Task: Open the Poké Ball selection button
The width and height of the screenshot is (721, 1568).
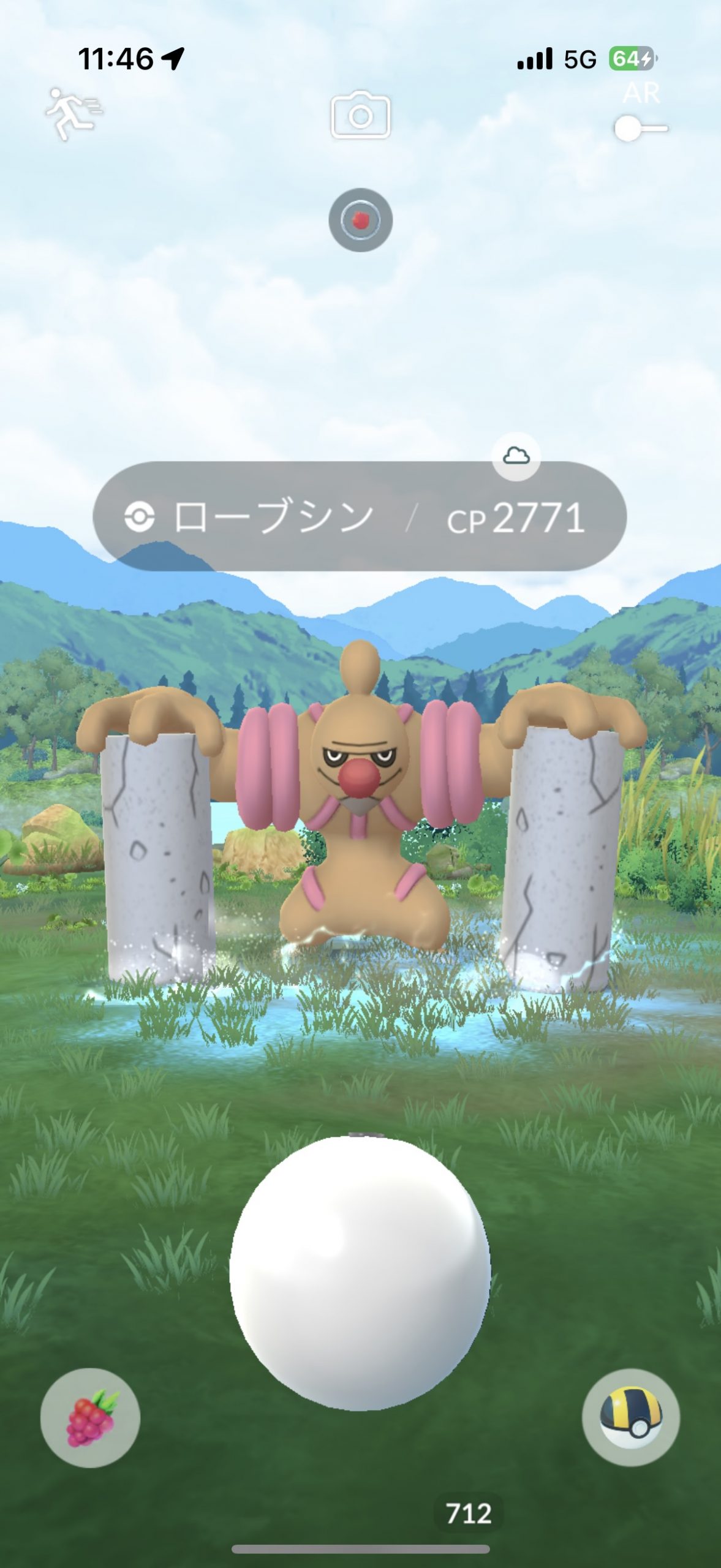Action: click(630, 1417)
